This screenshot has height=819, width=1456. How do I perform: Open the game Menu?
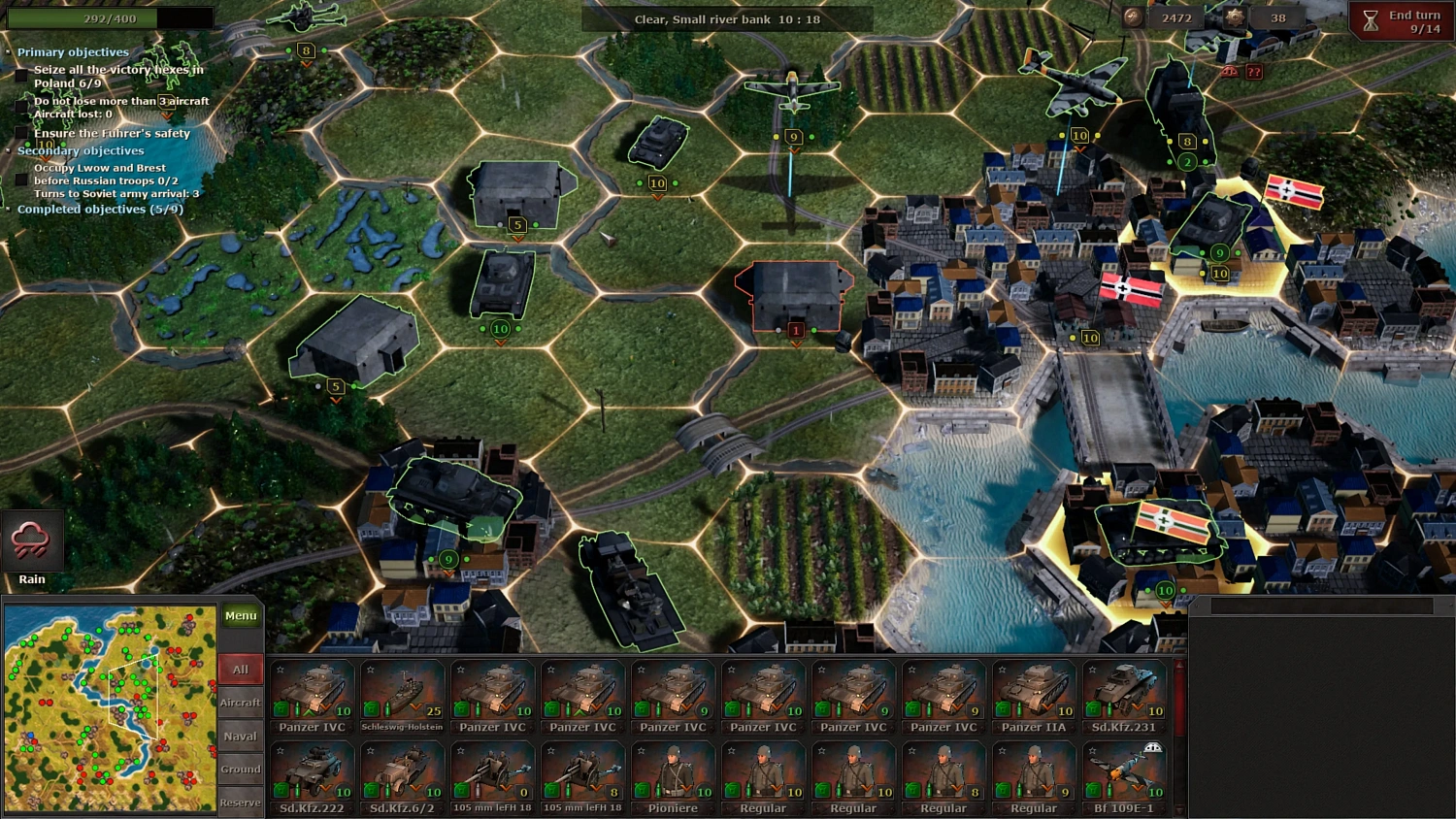[240, 615]
